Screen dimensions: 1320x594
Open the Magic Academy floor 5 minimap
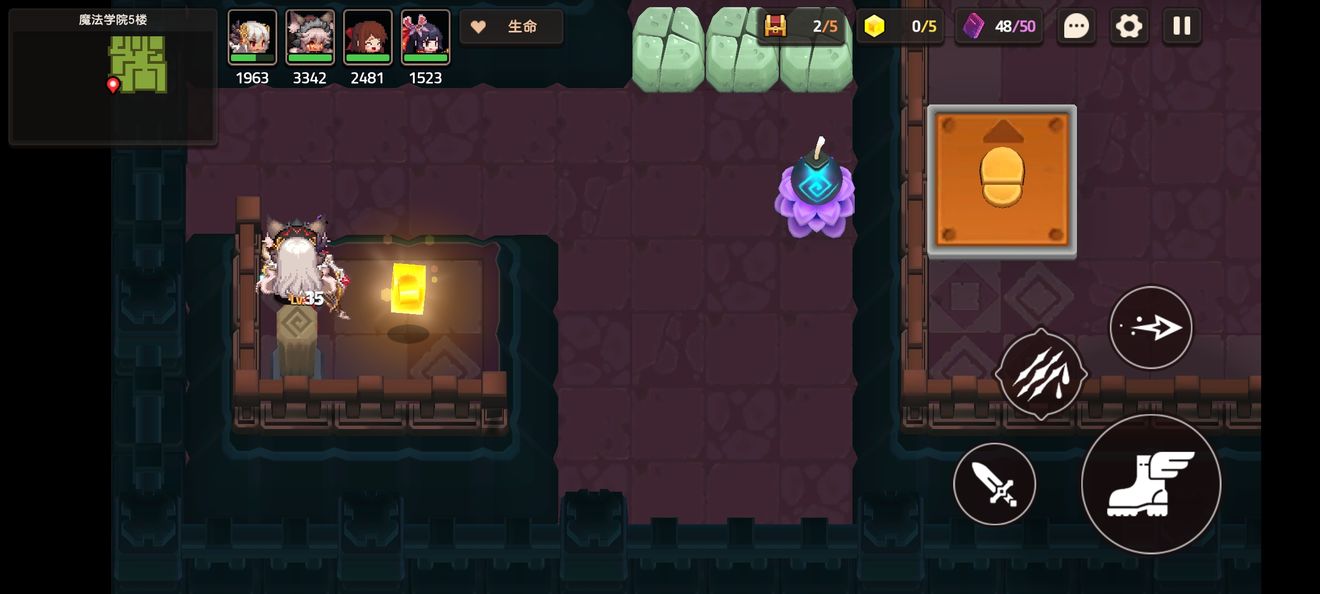click(112, 76)
